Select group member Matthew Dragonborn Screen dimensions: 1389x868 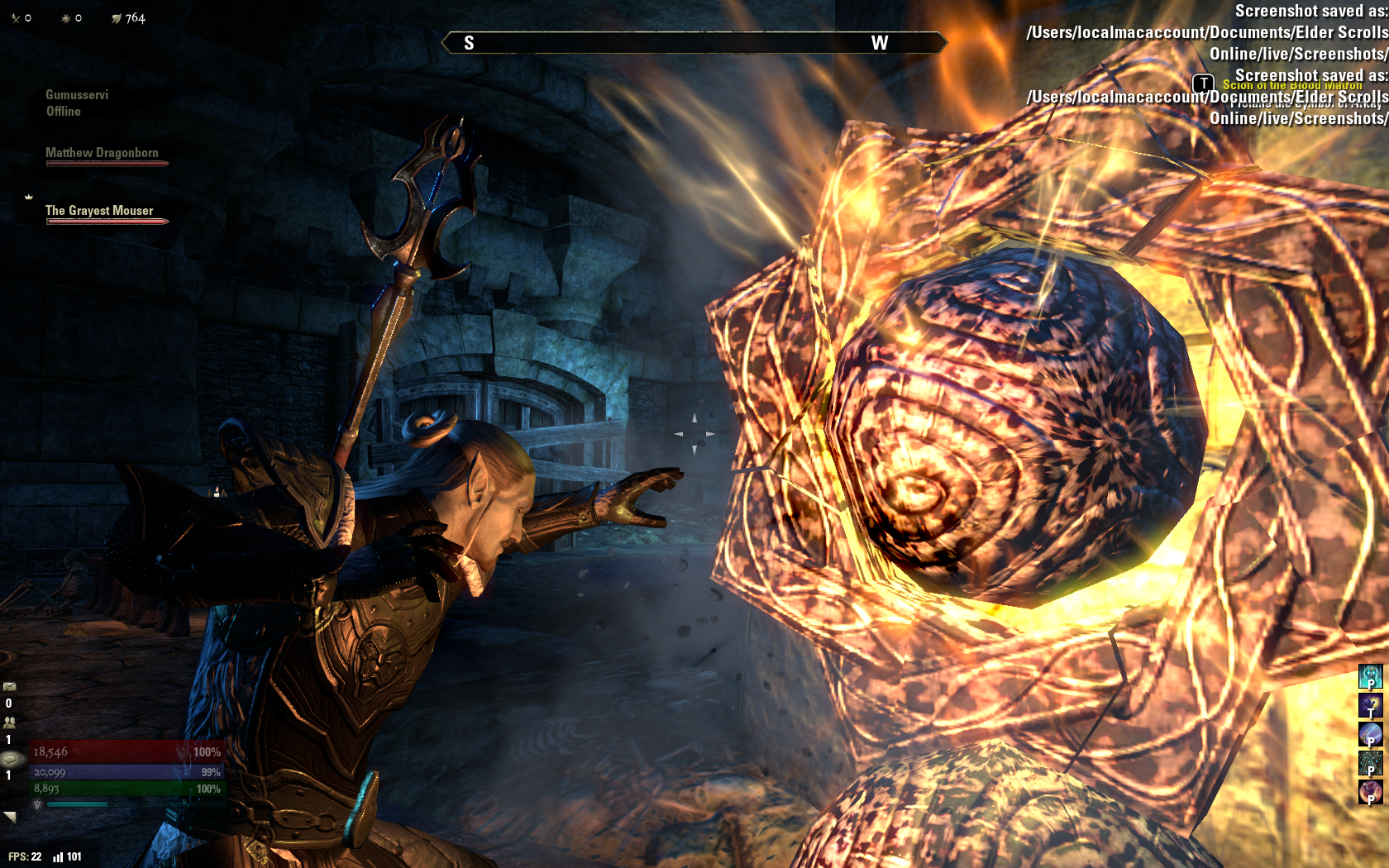pyautogui.click(x=102, y=153)
